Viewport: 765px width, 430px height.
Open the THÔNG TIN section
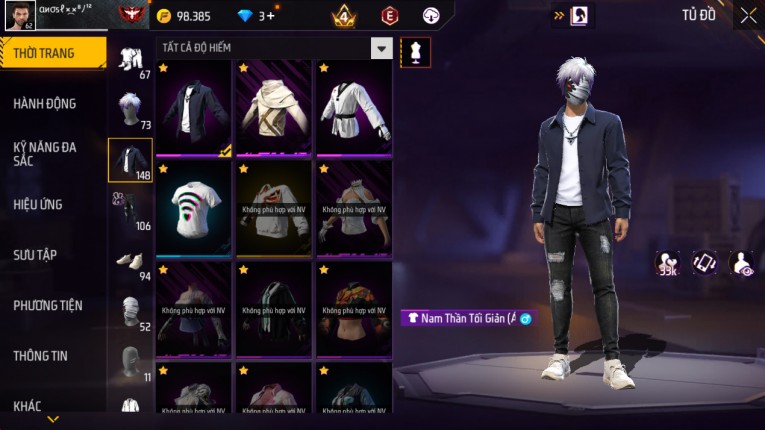coord(42,355)
